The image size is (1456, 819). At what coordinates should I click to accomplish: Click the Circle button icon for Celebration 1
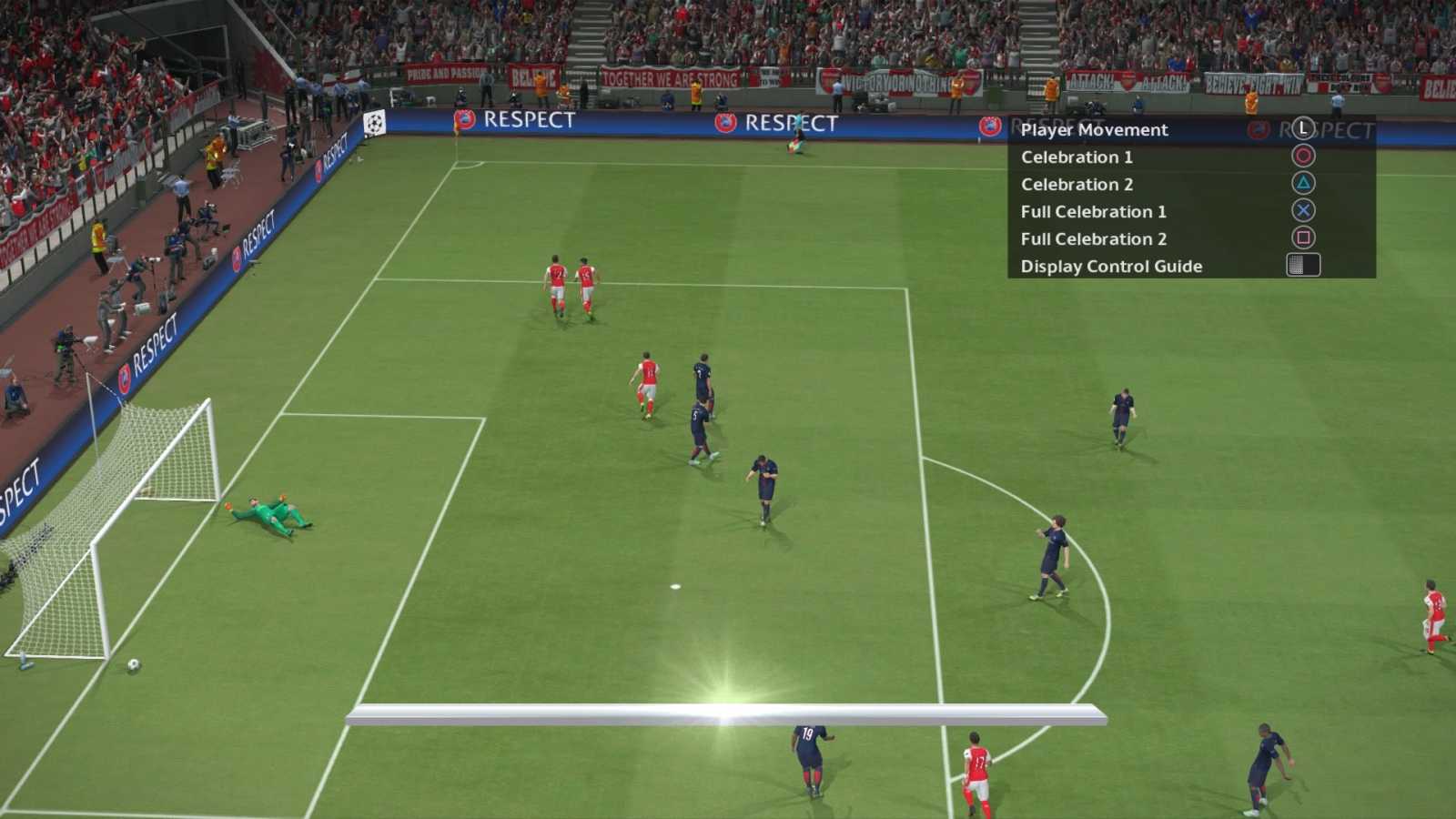pyautogui.click(x=1301, y=157)
